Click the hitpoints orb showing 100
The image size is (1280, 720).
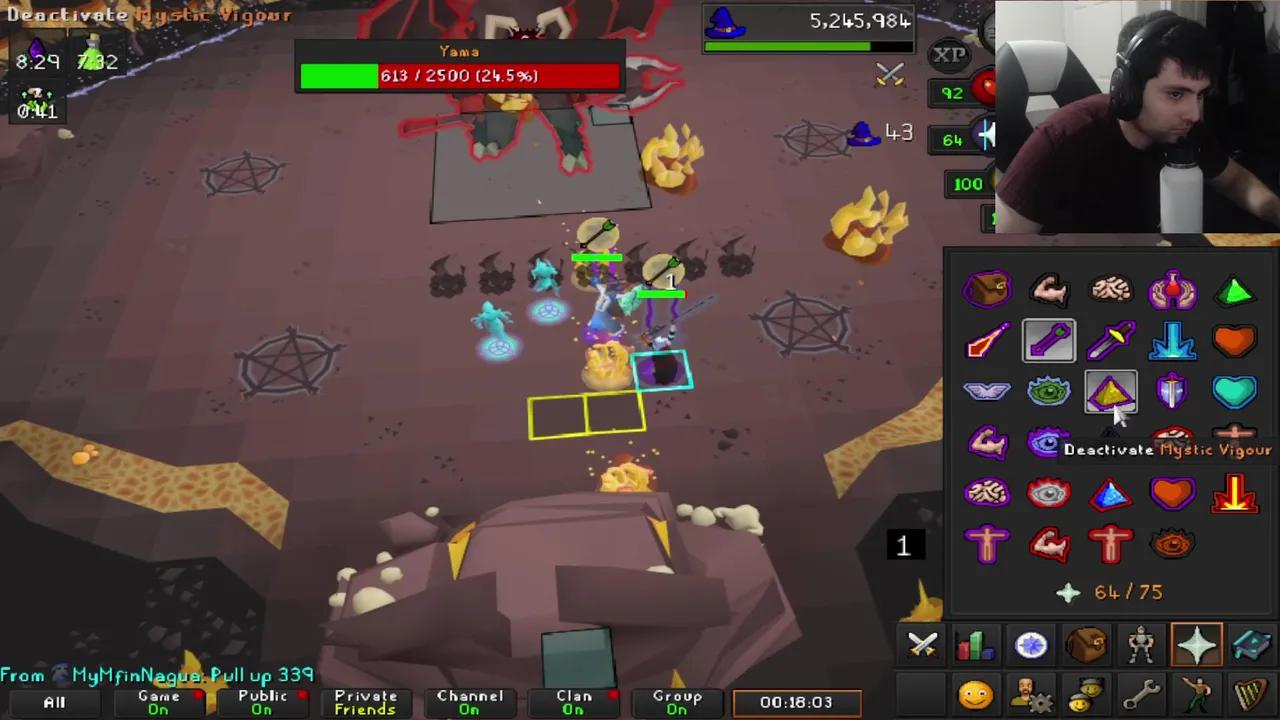[x=967, y=184]
